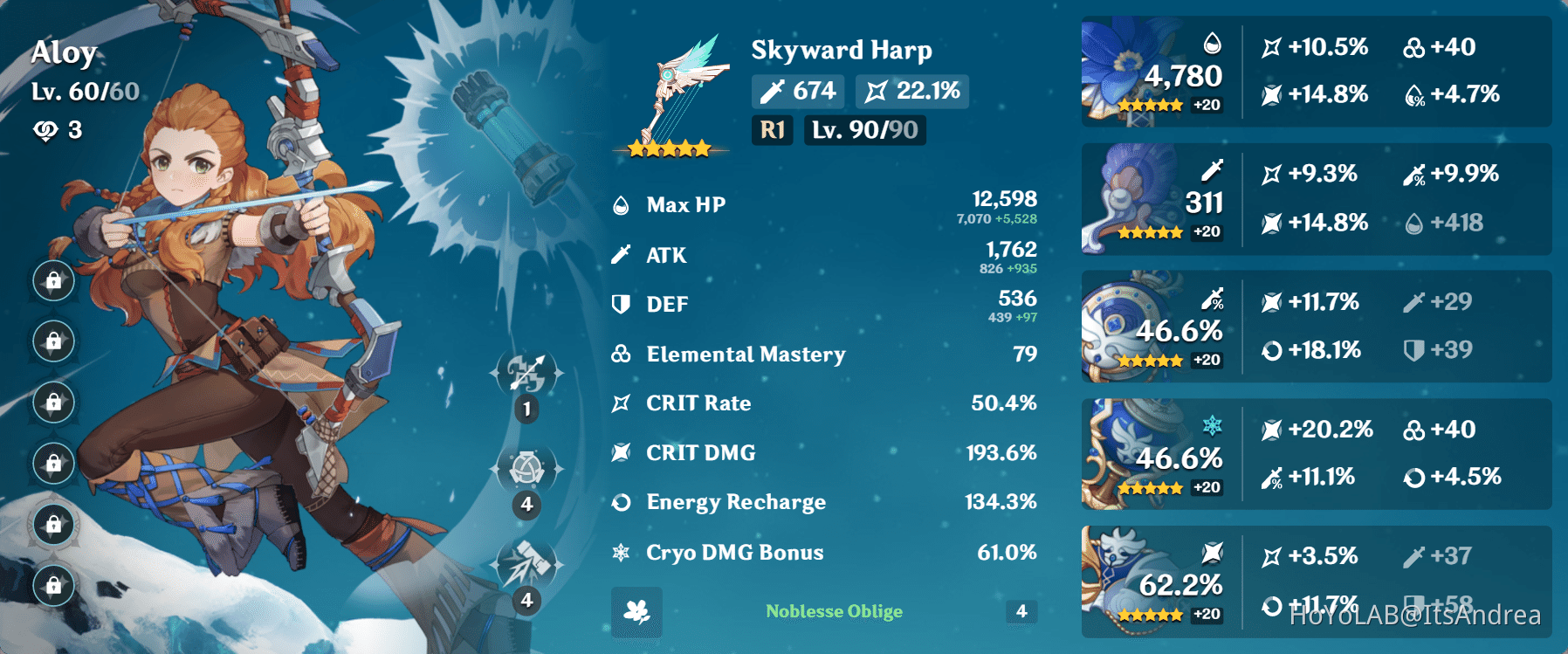Click the CRIT Rate stat icon

coord(621,403)
